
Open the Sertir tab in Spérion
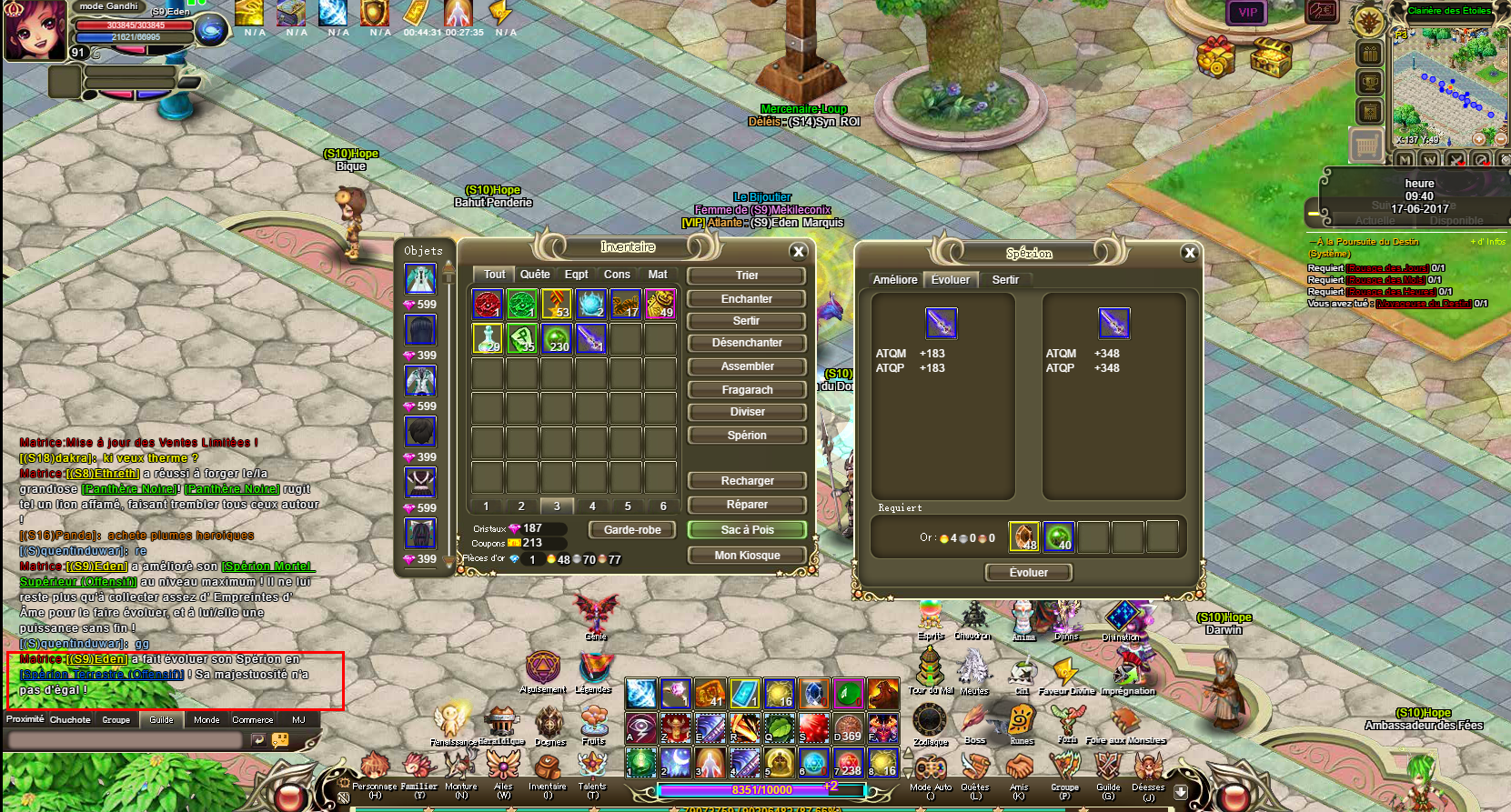[1005, 280]
